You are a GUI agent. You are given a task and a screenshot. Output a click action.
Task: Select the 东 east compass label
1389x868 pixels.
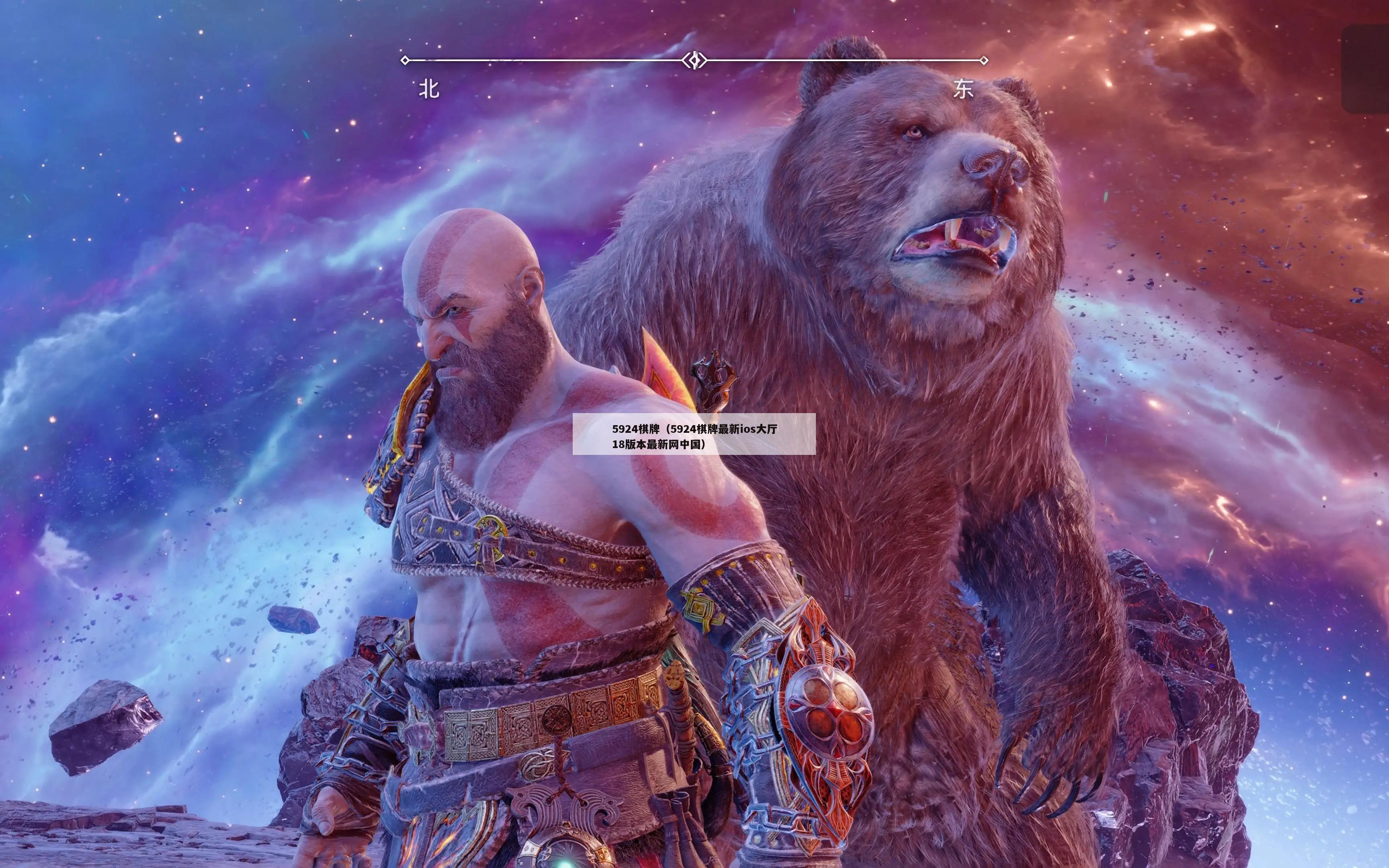pos(963,89)
